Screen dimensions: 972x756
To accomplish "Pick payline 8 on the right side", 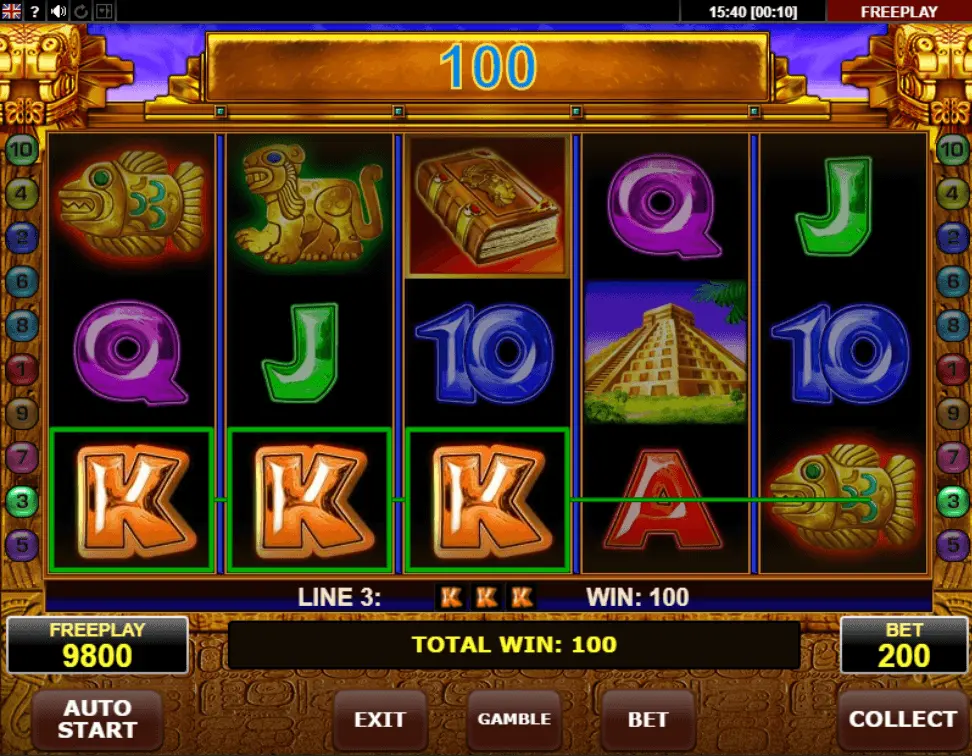I will pos(952,326).
